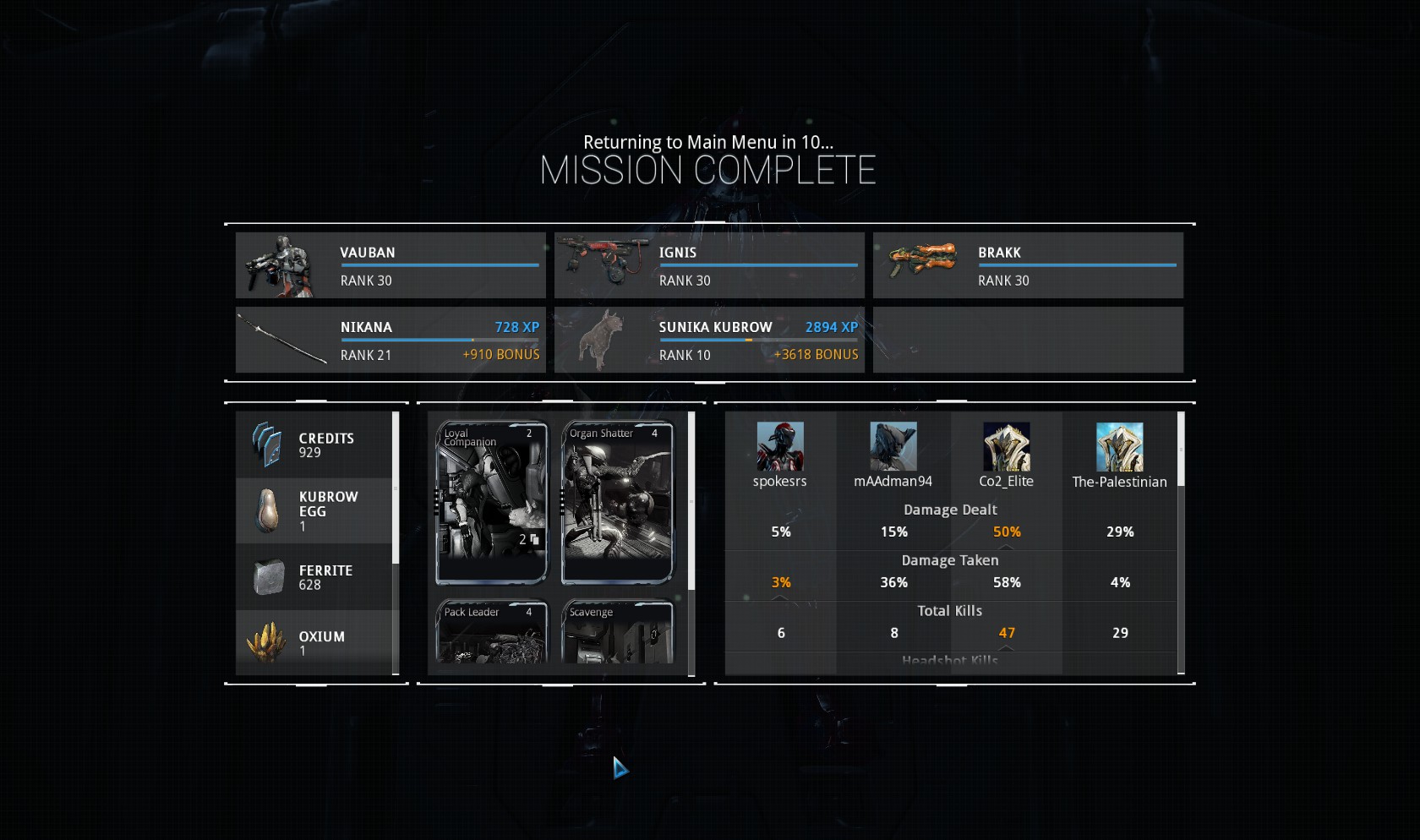Click the squad stats scrollbar
1420x840 pixels.
pyautogui.click(x=1181, y=450)
